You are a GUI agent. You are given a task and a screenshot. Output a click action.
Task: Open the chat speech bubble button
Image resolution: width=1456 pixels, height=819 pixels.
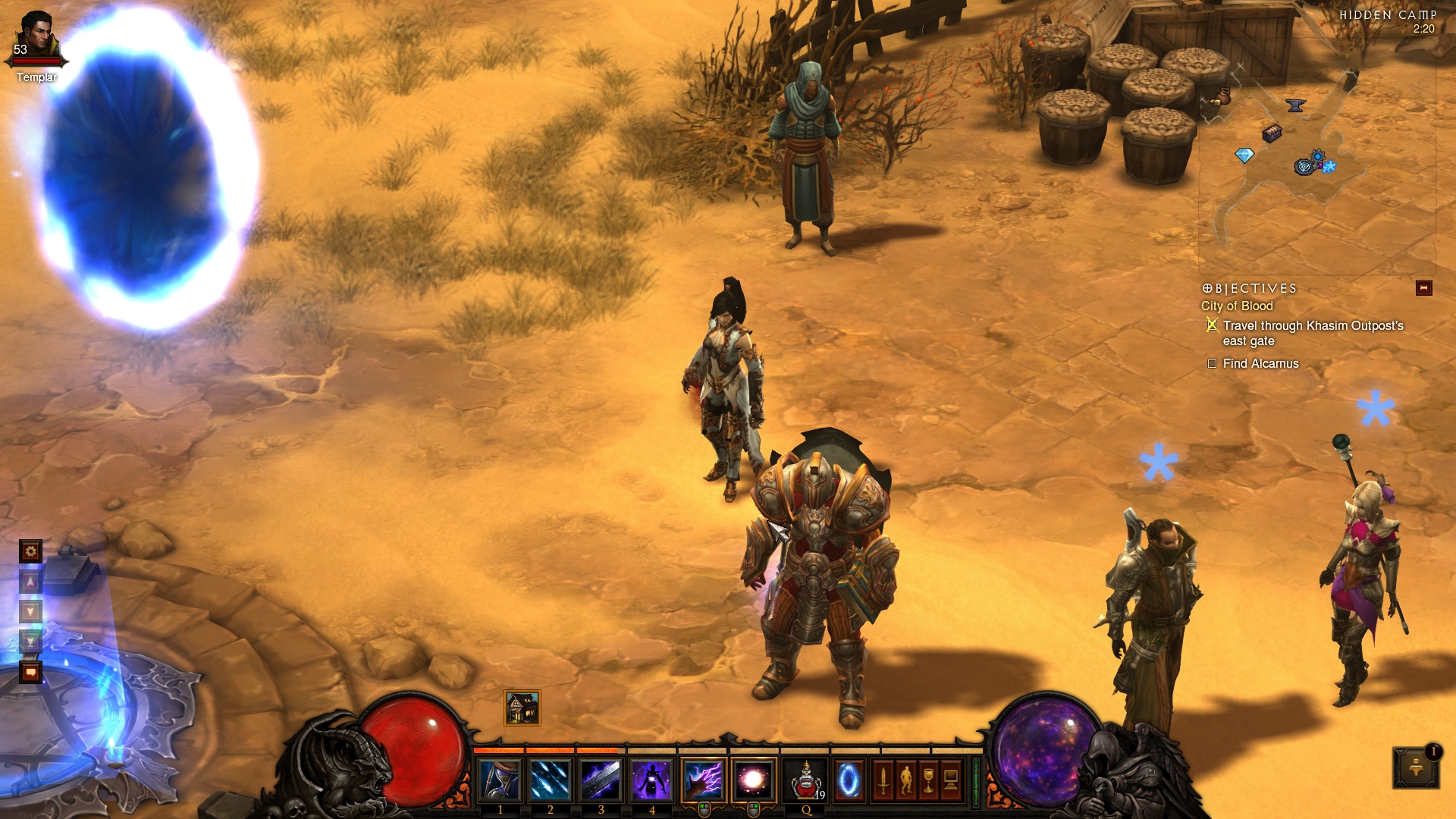point(30,672)
